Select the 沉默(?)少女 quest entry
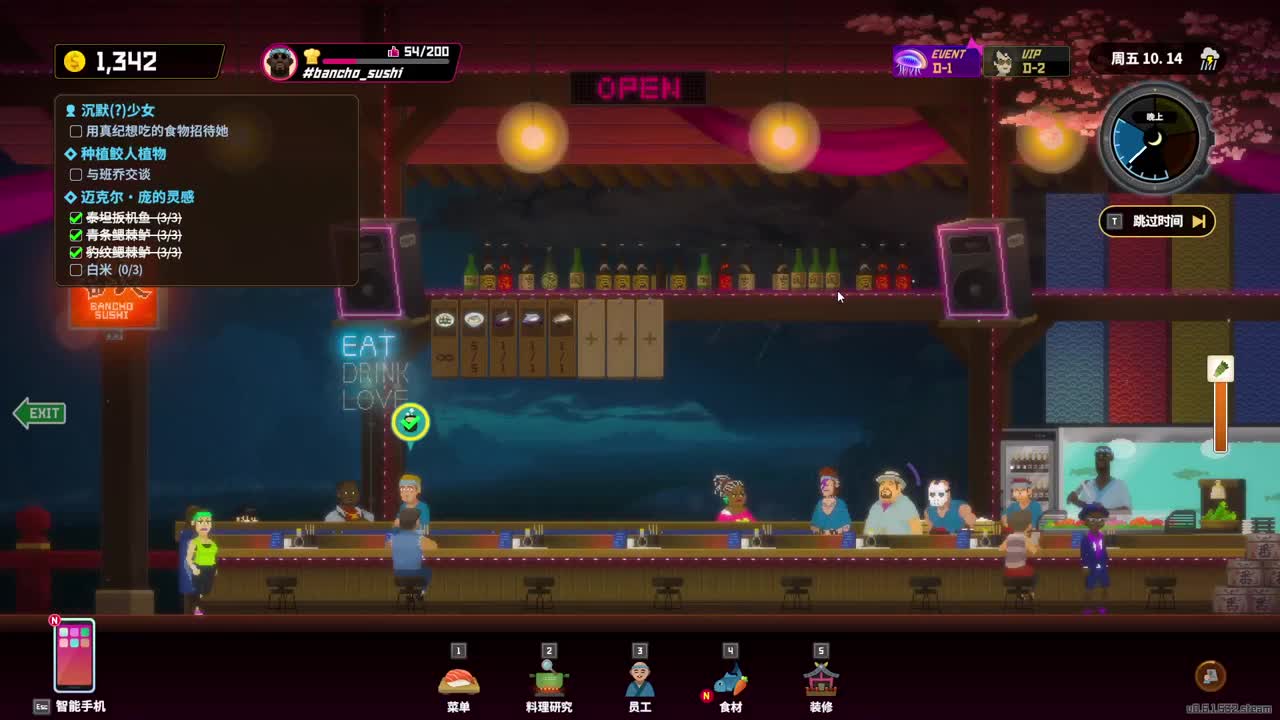This screenshot has height=720, width=1280. pyautogui.click(x=117, y=111)
